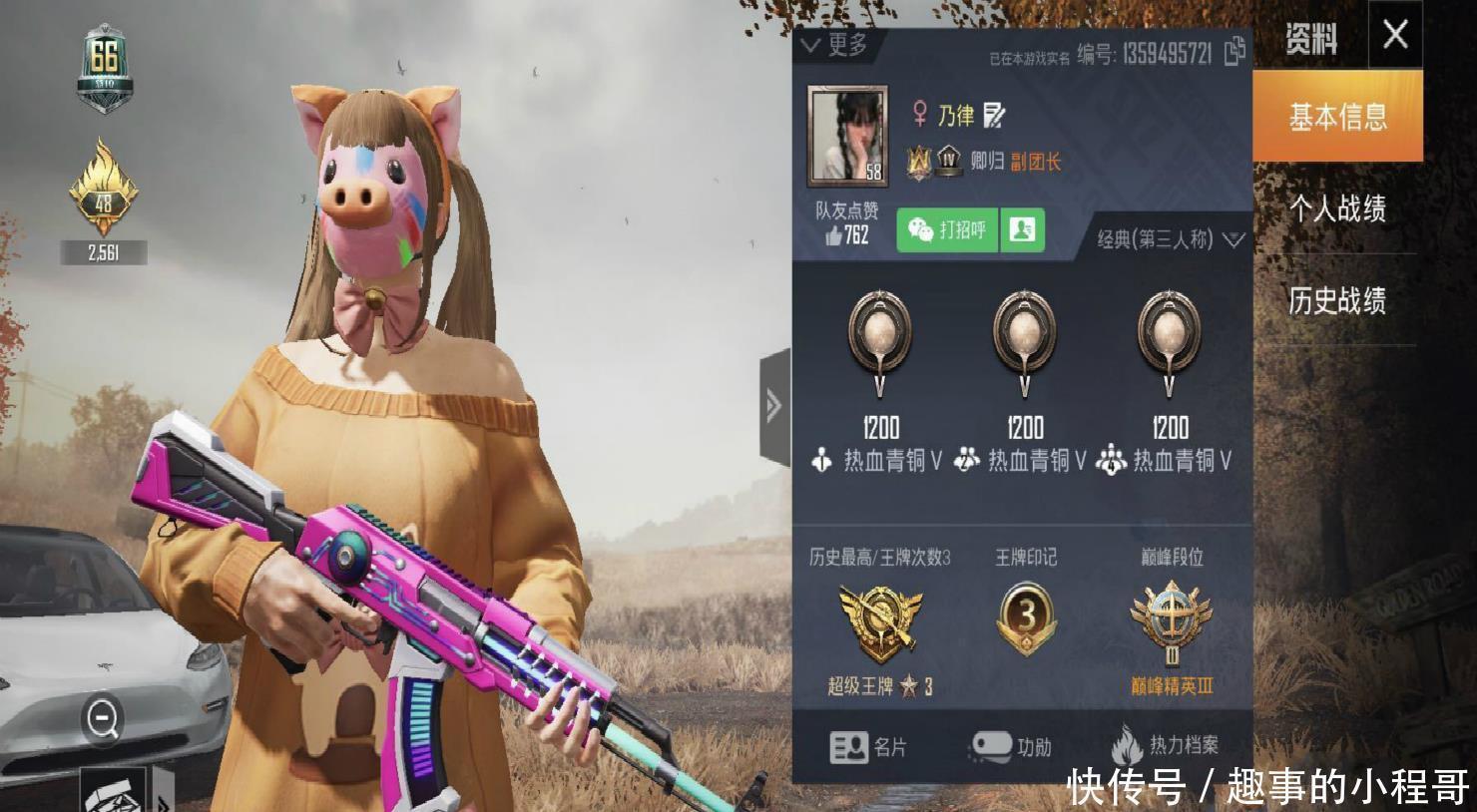Edit the nickname 乃律
This screenshot has height=812, width=1477.
point(994,116)
